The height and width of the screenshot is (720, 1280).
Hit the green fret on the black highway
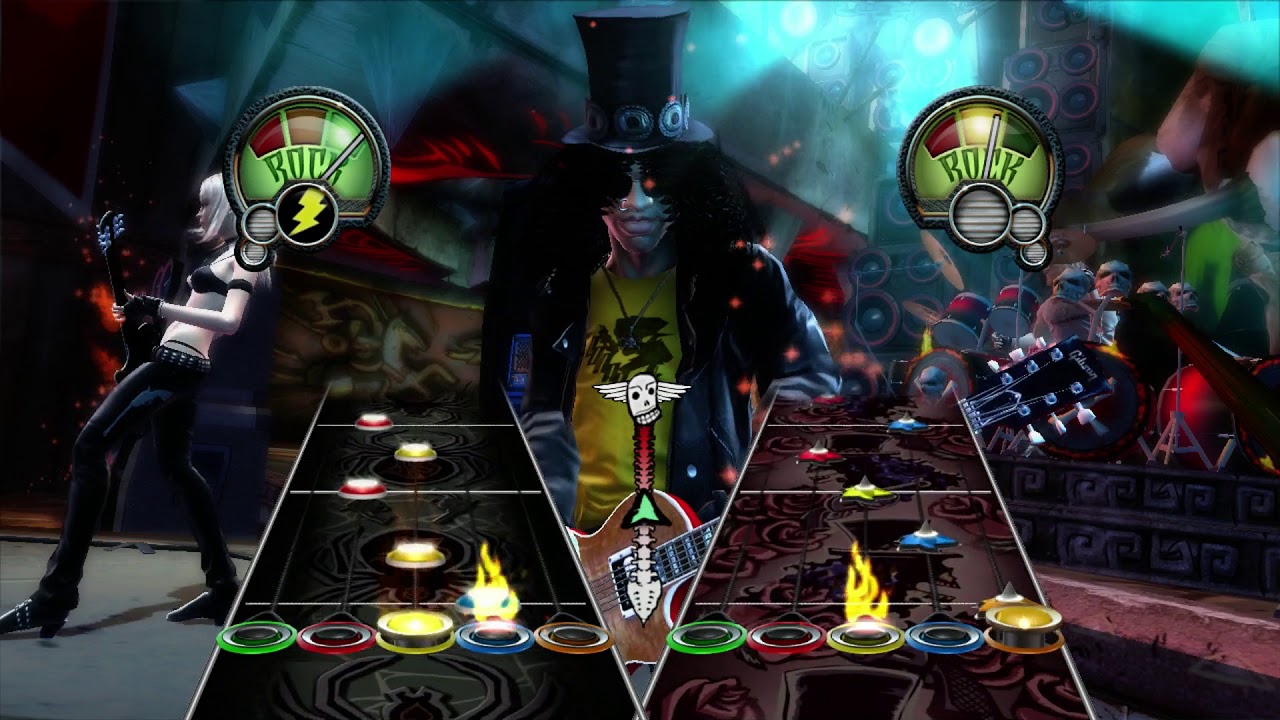pos(256,636)
